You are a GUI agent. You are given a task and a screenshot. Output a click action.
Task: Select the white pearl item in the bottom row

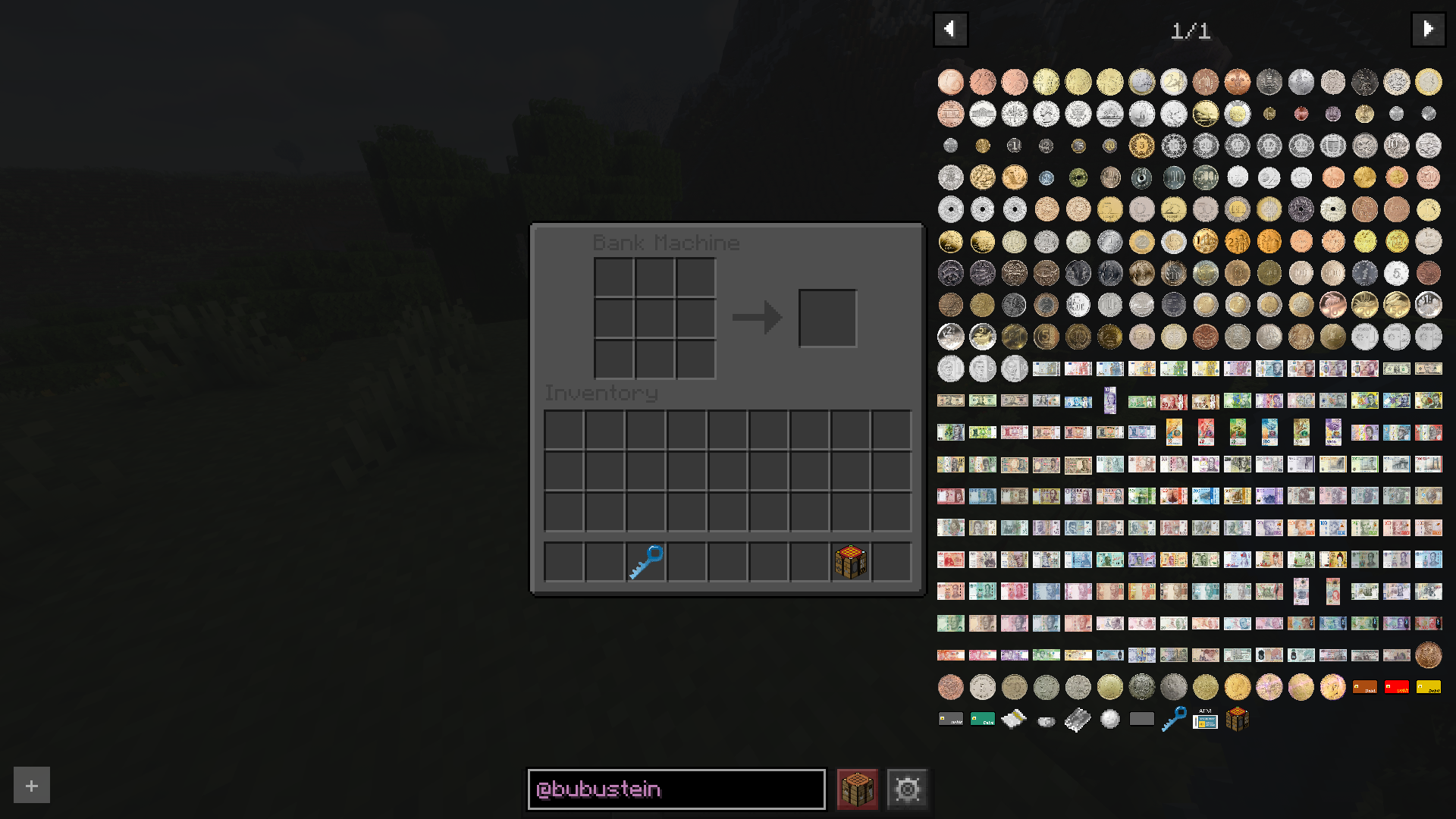click(1109, 718)
